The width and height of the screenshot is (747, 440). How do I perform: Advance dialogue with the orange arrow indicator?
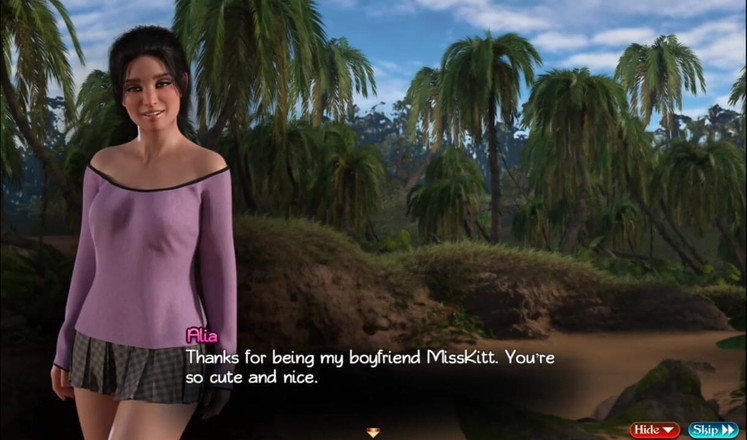[x=373, y=432]
